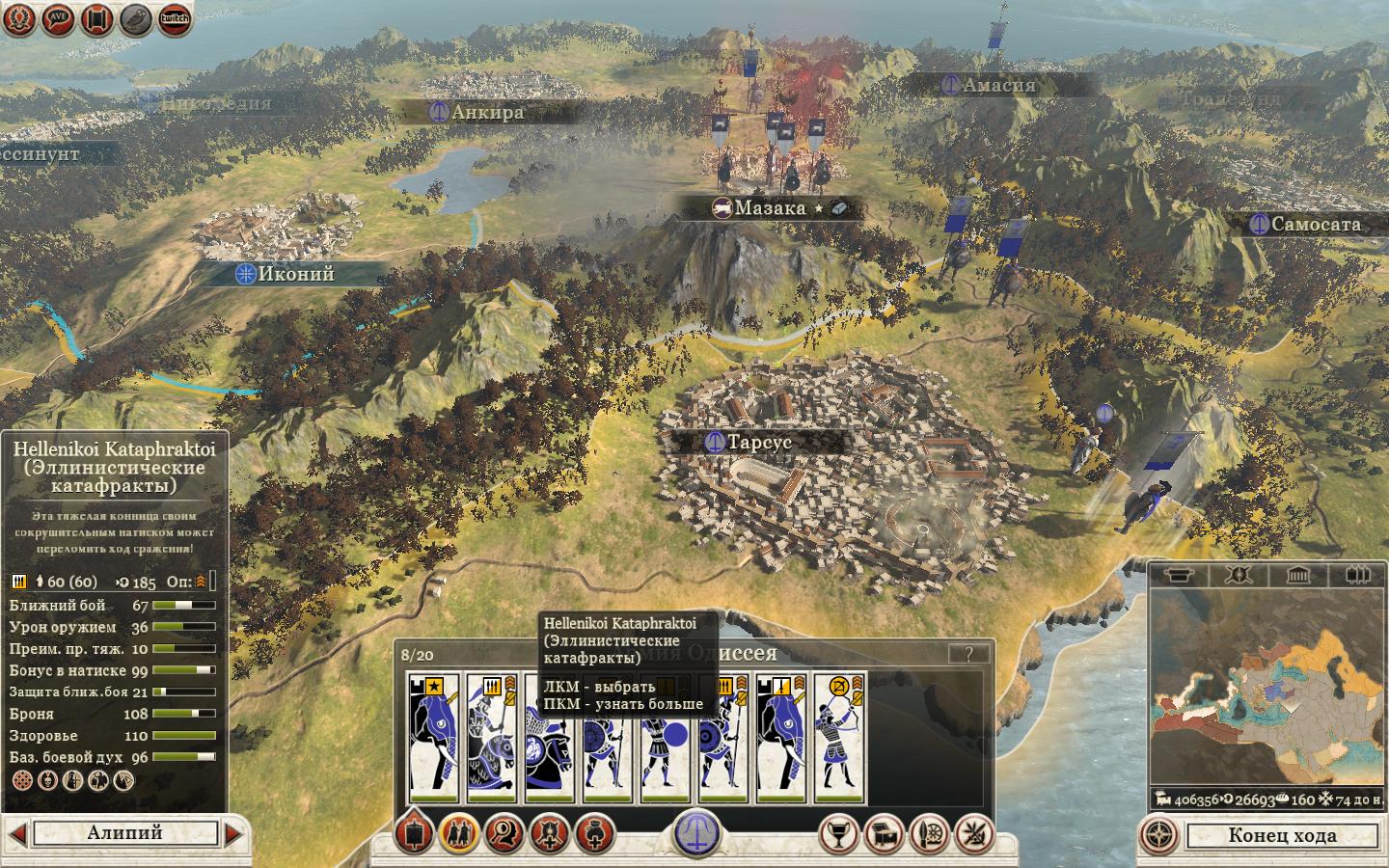Open the scroll icon in the top bar

(95, 18)
